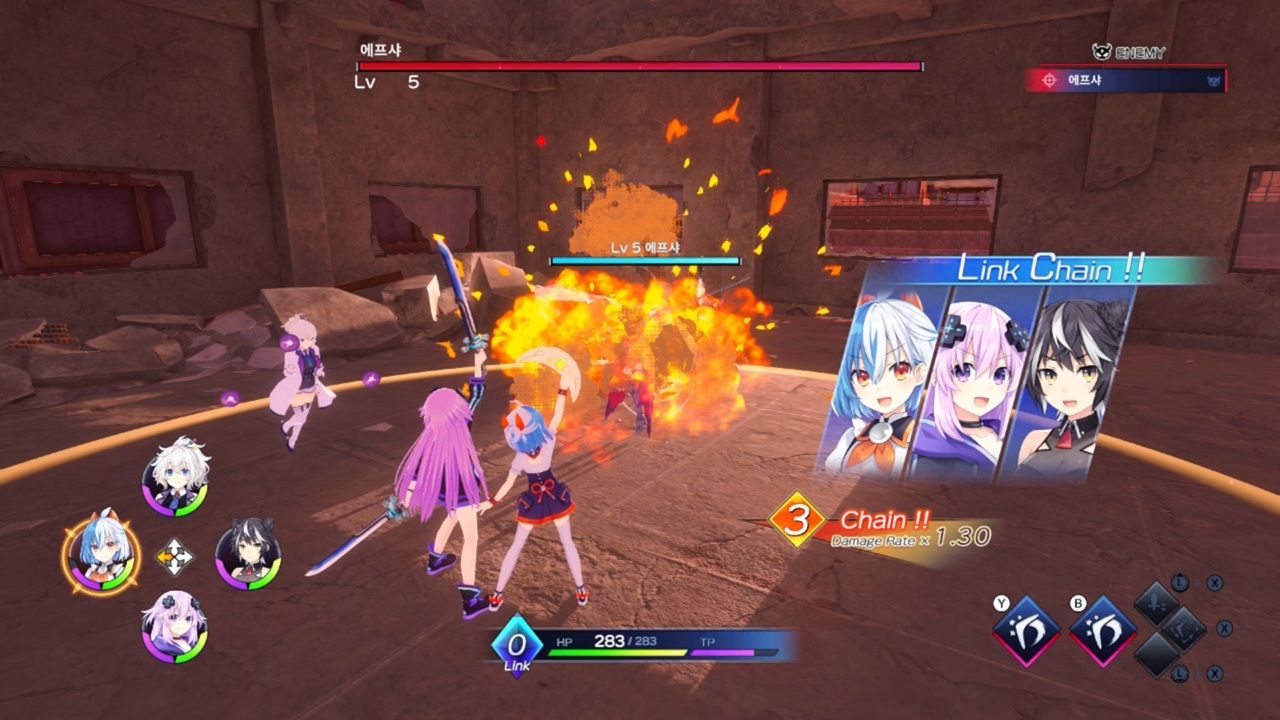This screenshot has width=1280, height=720.
Task: Target 에프샤 in the ENEMY list
Action: click(x=1125, y=80)
